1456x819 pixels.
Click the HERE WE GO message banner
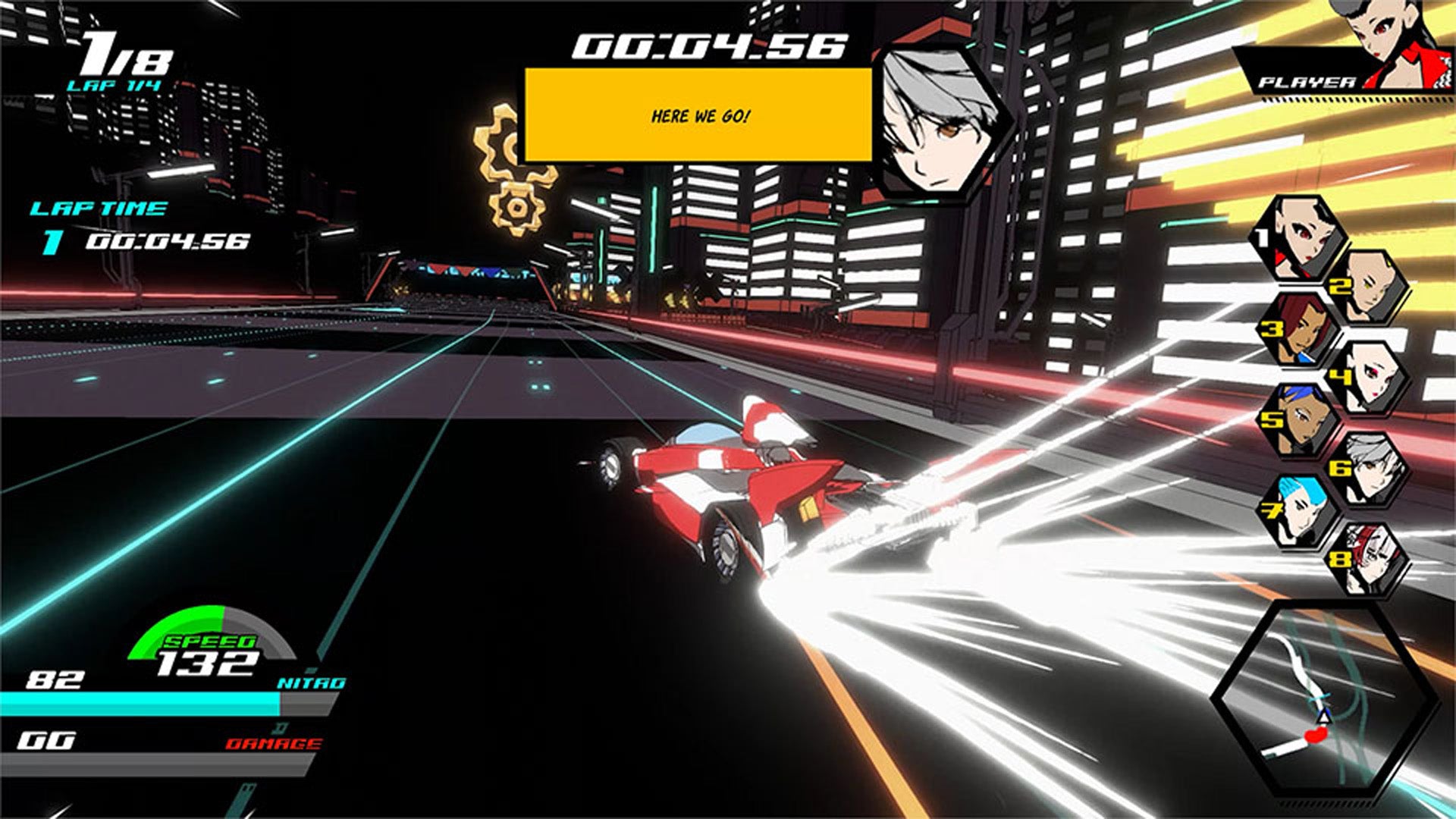(x=698, y=116)
